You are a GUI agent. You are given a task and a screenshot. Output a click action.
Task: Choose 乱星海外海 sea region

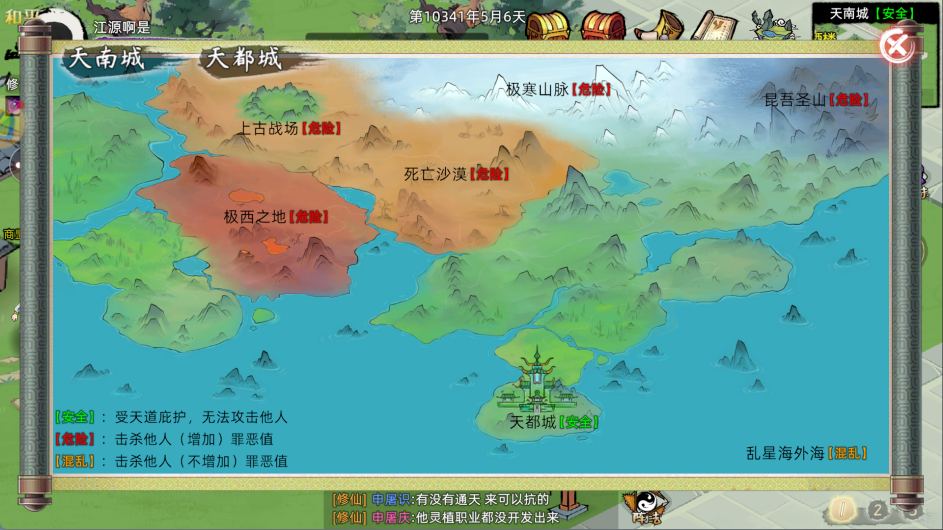click(x=805, y=453)
